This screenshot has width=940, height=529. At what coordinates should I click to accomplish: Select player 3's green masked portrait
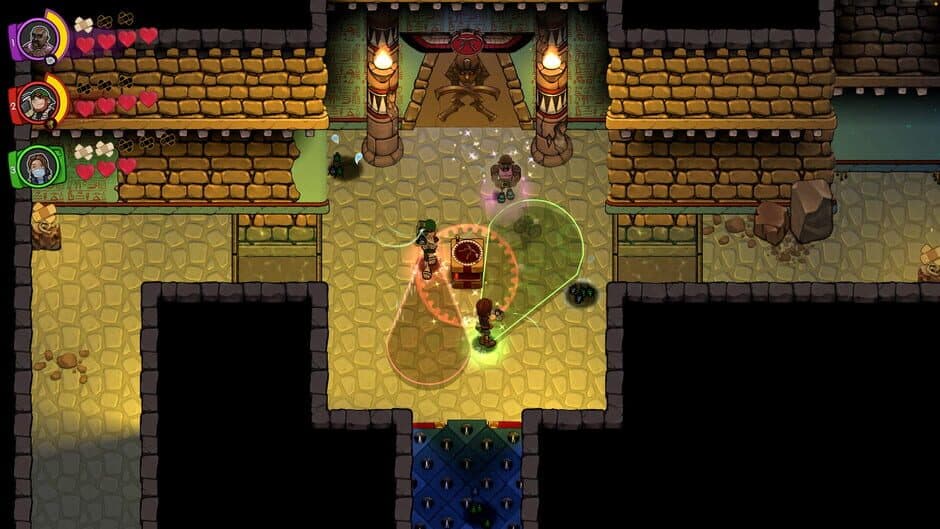tap(38, 165)
